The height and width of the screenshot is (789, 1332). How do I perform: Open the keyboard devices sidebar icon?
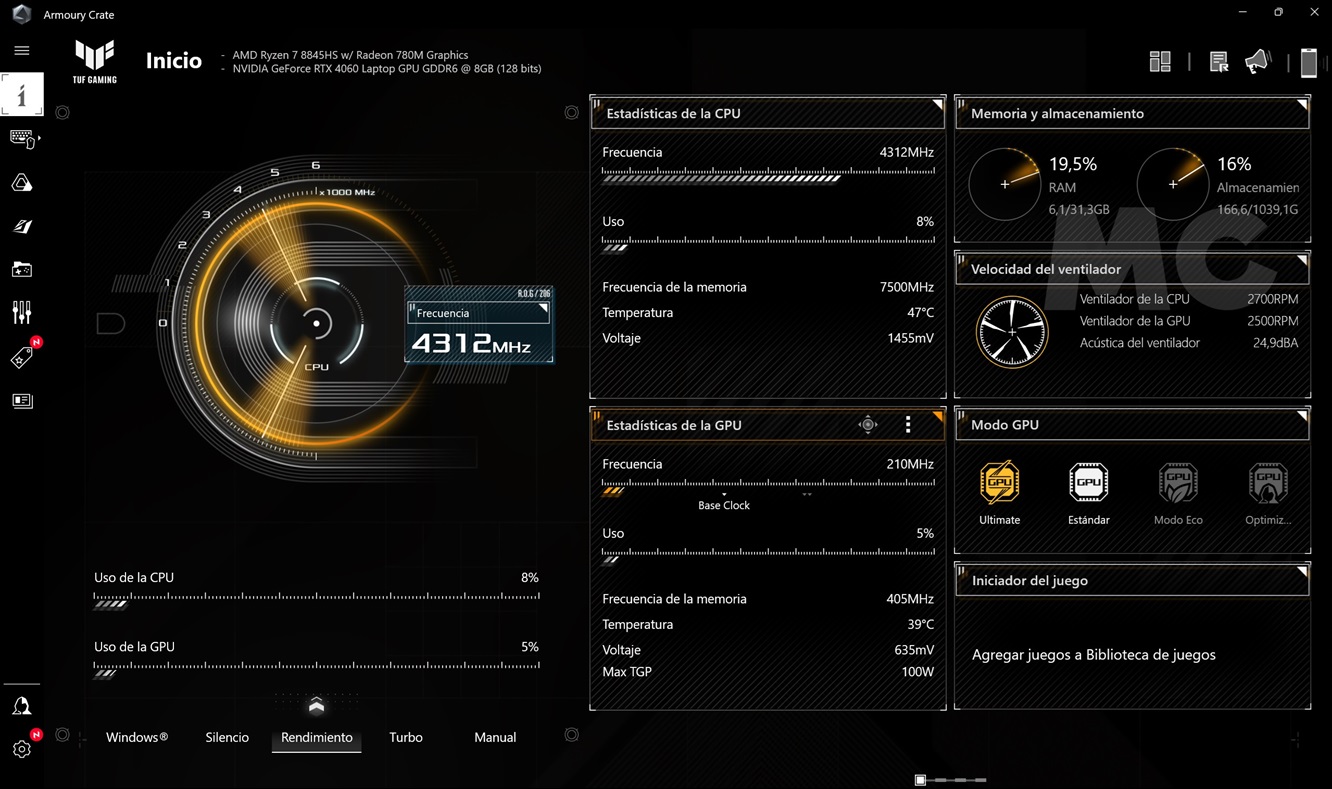pyautogui.click(x=21, y=138)
